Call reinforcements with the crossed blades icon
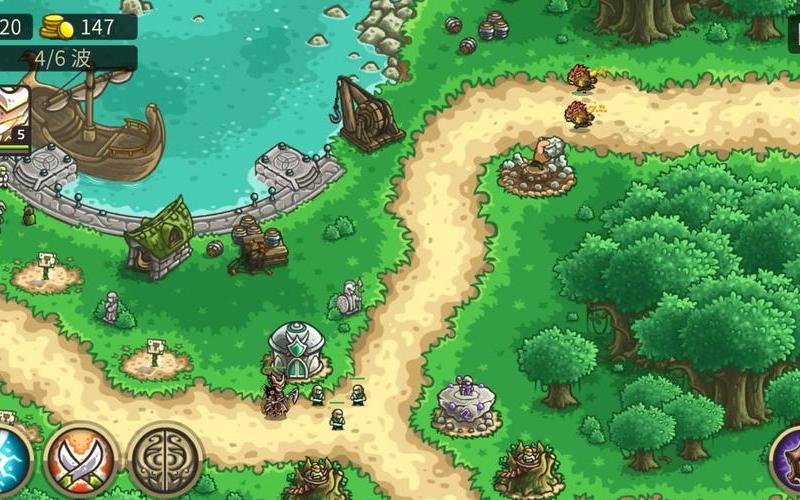 81,461
